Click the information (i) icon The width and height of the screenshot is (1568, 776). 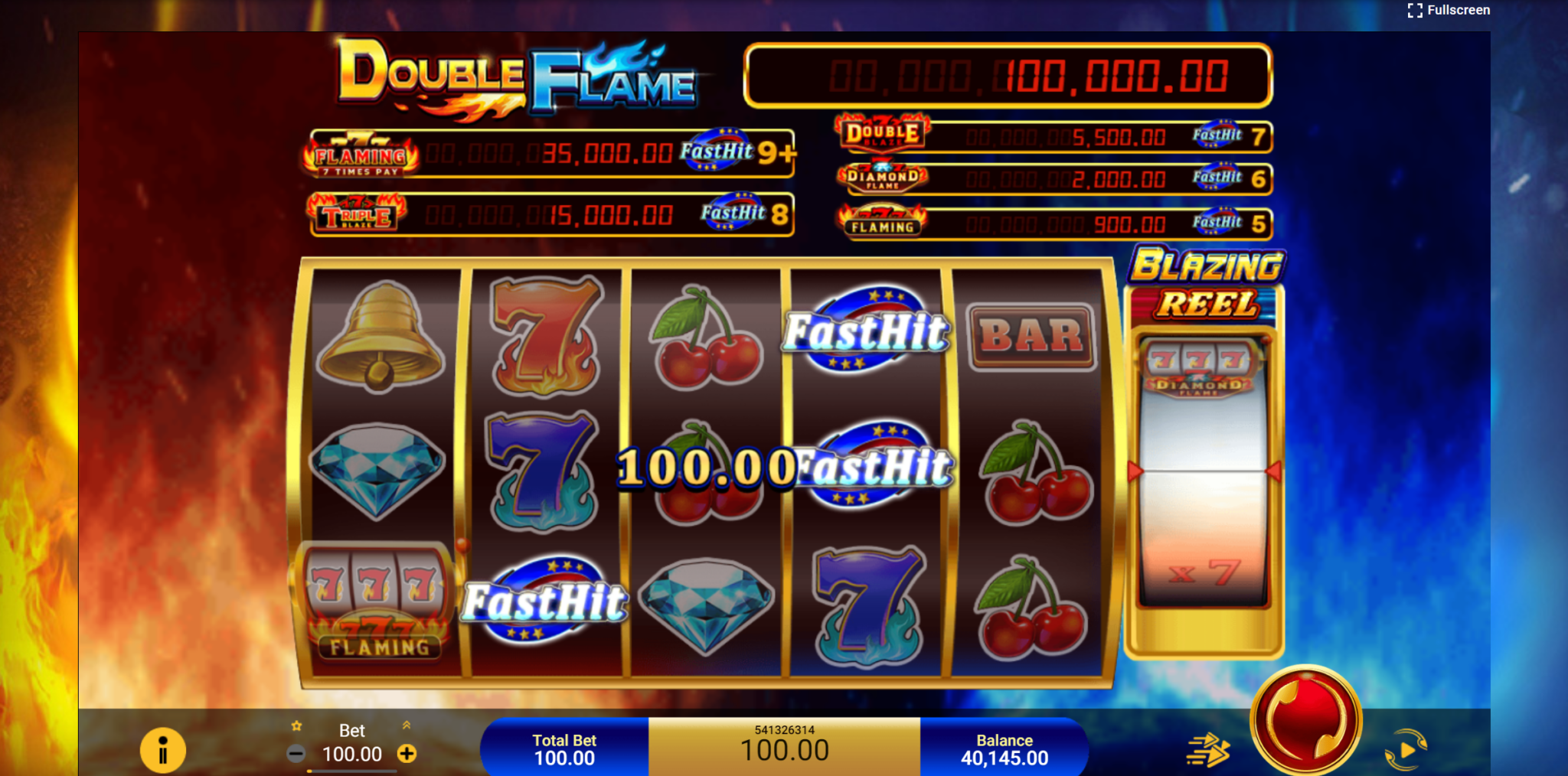tap(163, 752)
